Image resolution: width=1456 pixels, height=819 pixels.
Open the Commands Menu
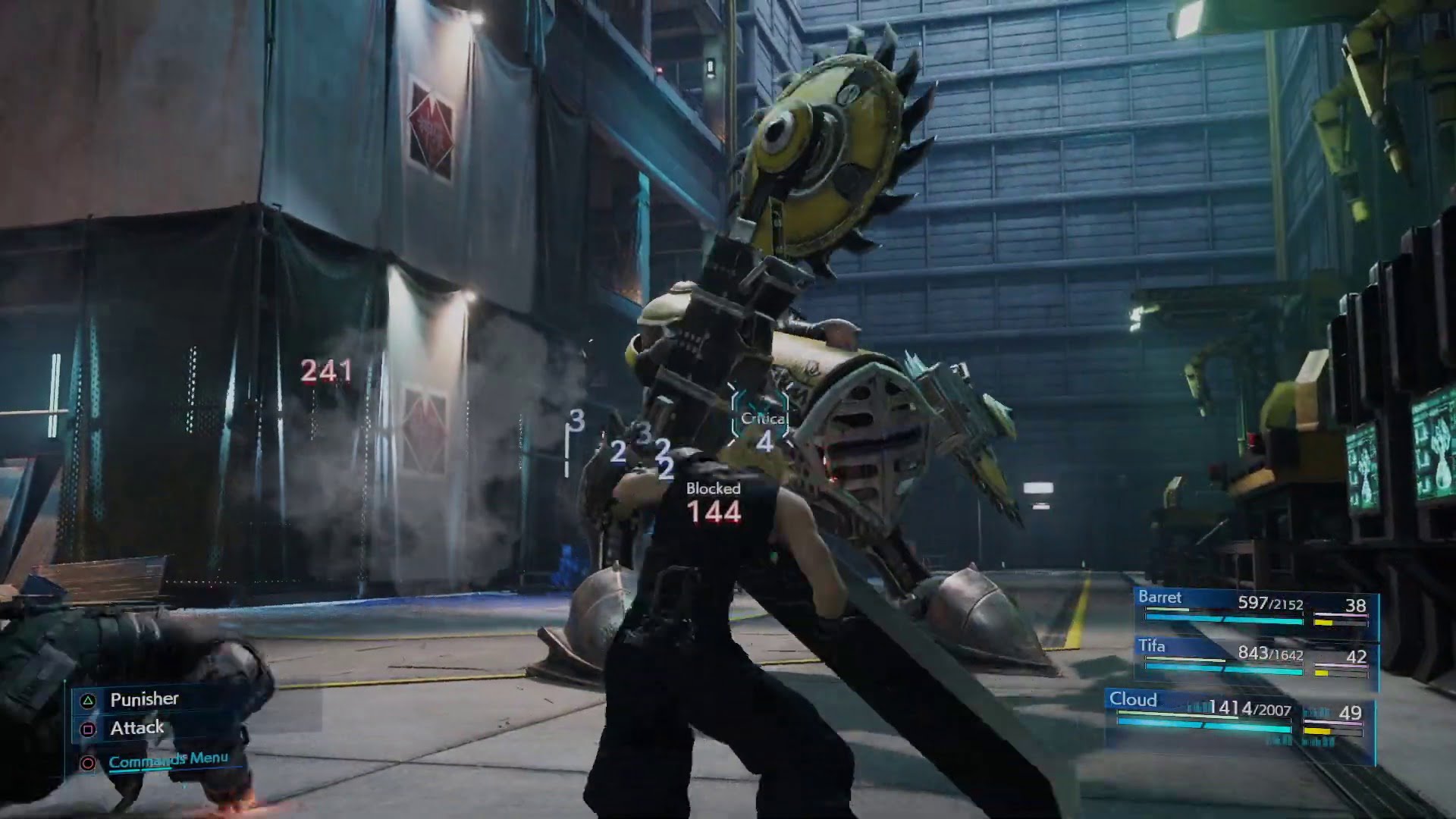coord(168,759)
